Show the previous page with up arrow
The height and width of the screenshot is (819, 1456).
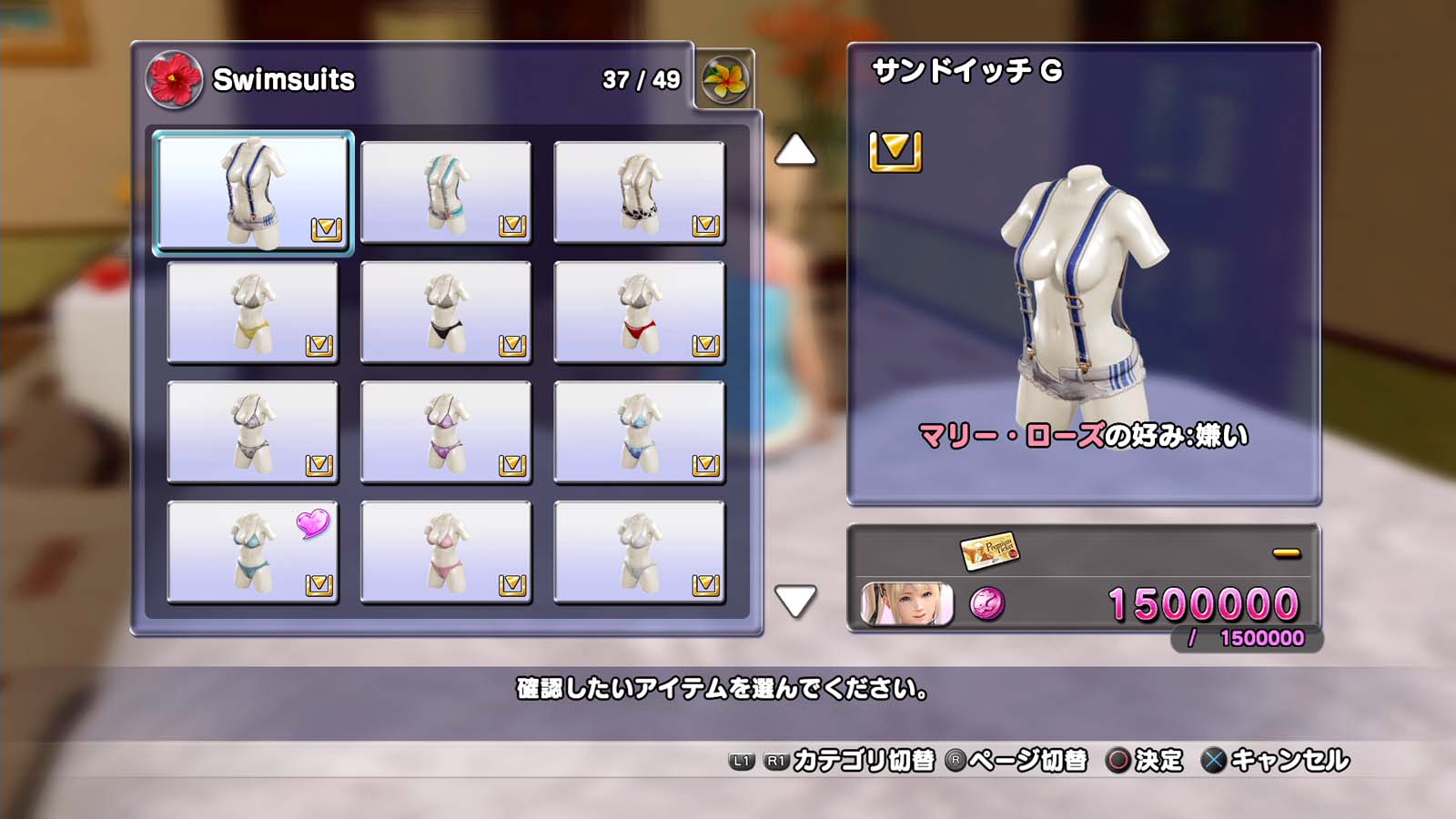pos(794,150)
